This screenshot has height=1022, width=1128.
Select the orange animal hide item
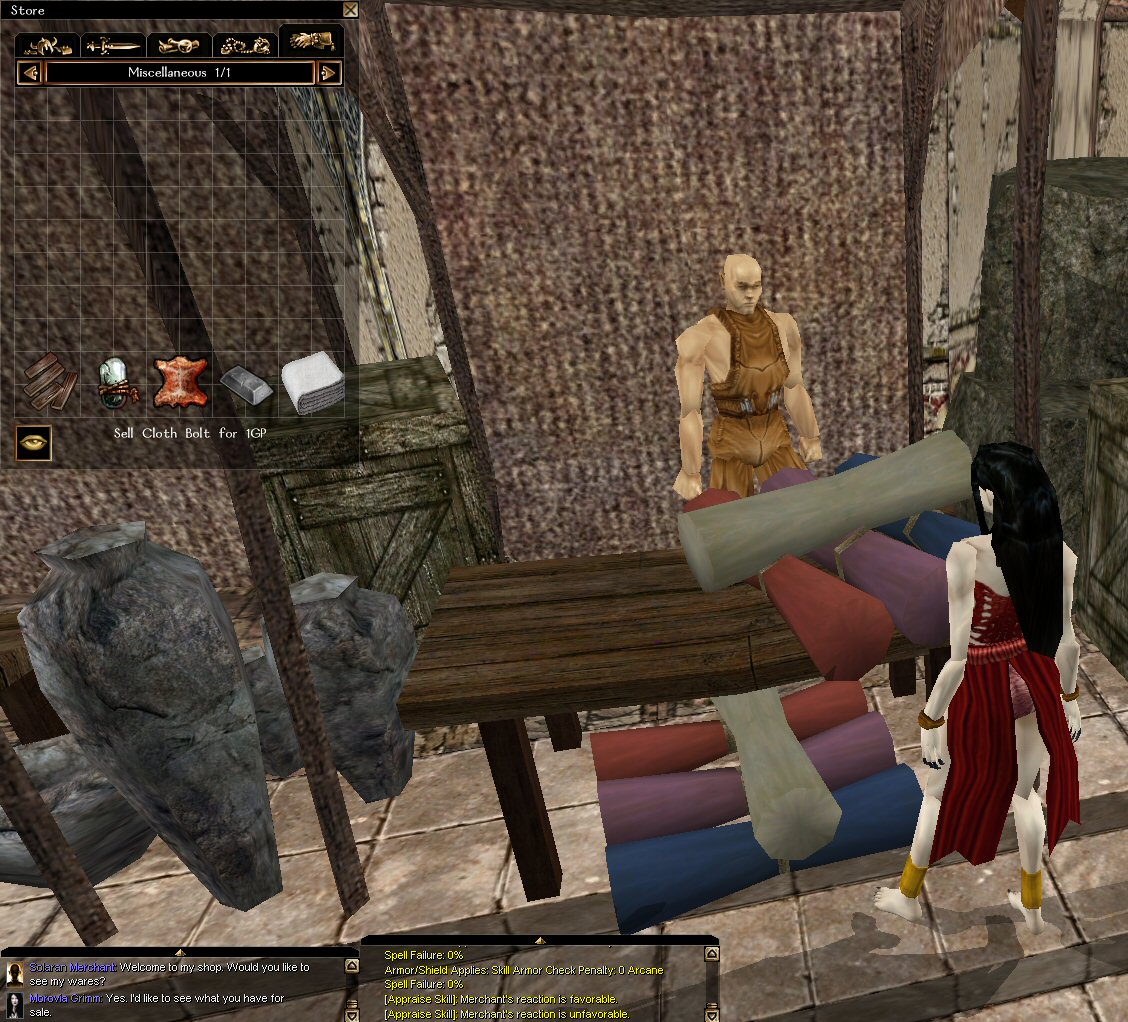pyautogui.click(x=180, y=384)
